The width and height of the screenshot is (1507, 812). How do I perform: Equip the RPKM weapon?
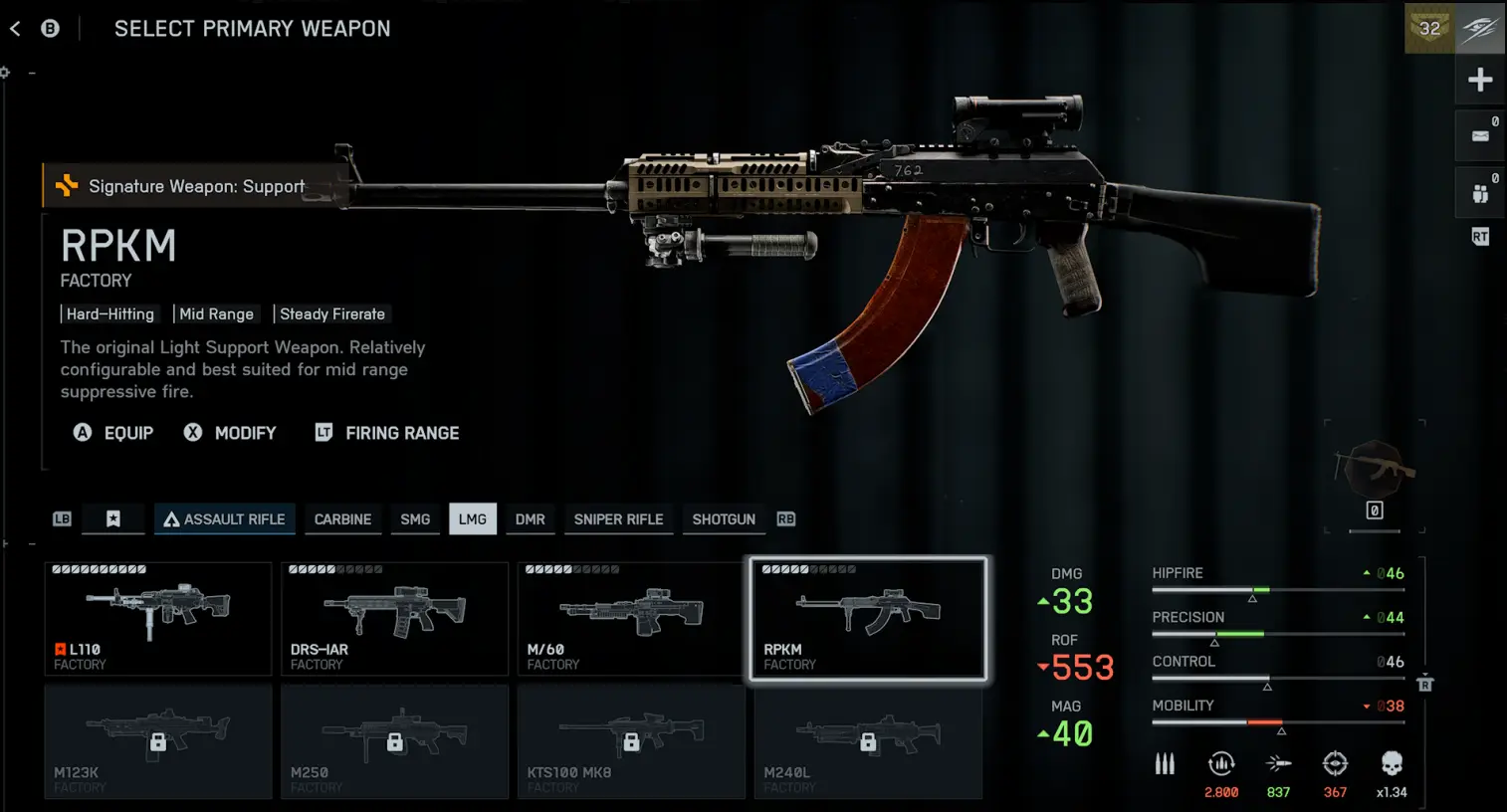coord(114,433)
